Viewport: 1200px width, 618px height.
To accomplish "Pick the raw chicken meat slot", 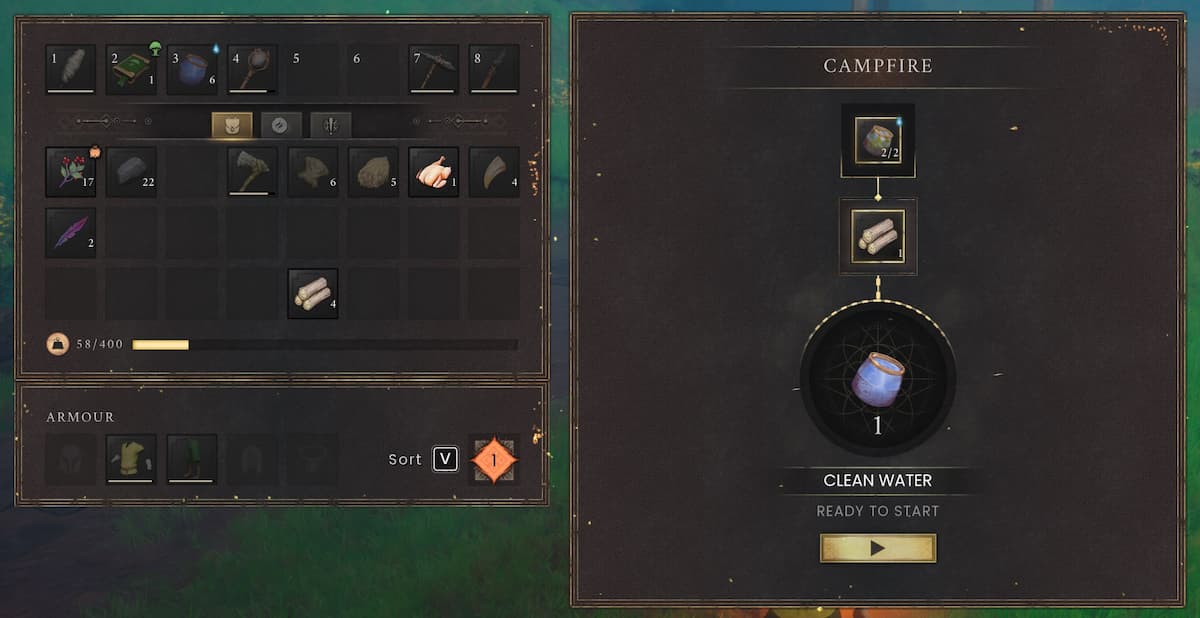I will pos(434,172).
